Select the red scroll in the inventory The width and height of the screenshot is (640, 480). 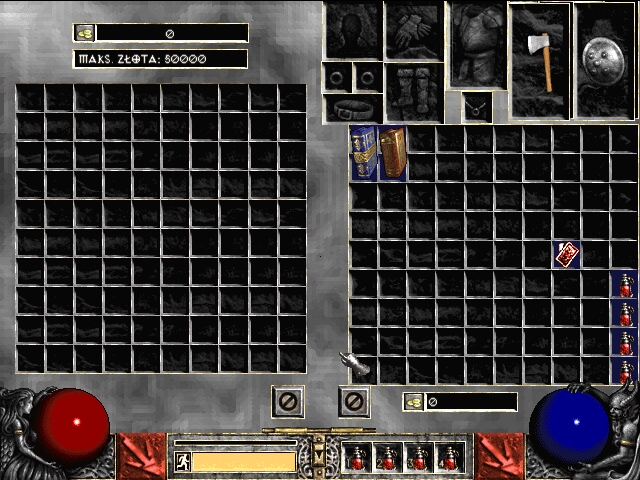[x=568, y=254]
